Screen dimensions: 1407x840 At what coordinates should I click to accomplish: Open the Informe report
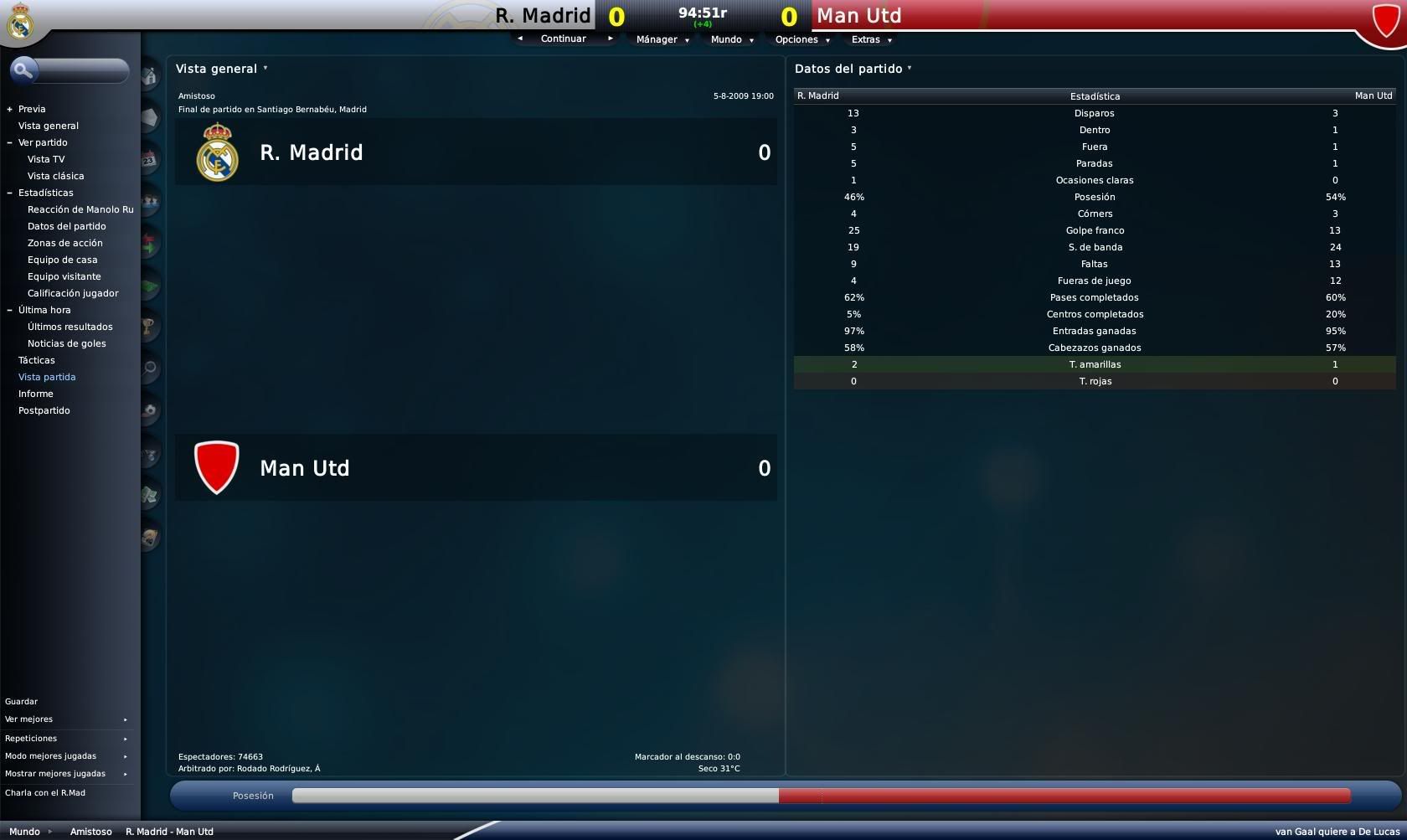(x=36, y=394)
